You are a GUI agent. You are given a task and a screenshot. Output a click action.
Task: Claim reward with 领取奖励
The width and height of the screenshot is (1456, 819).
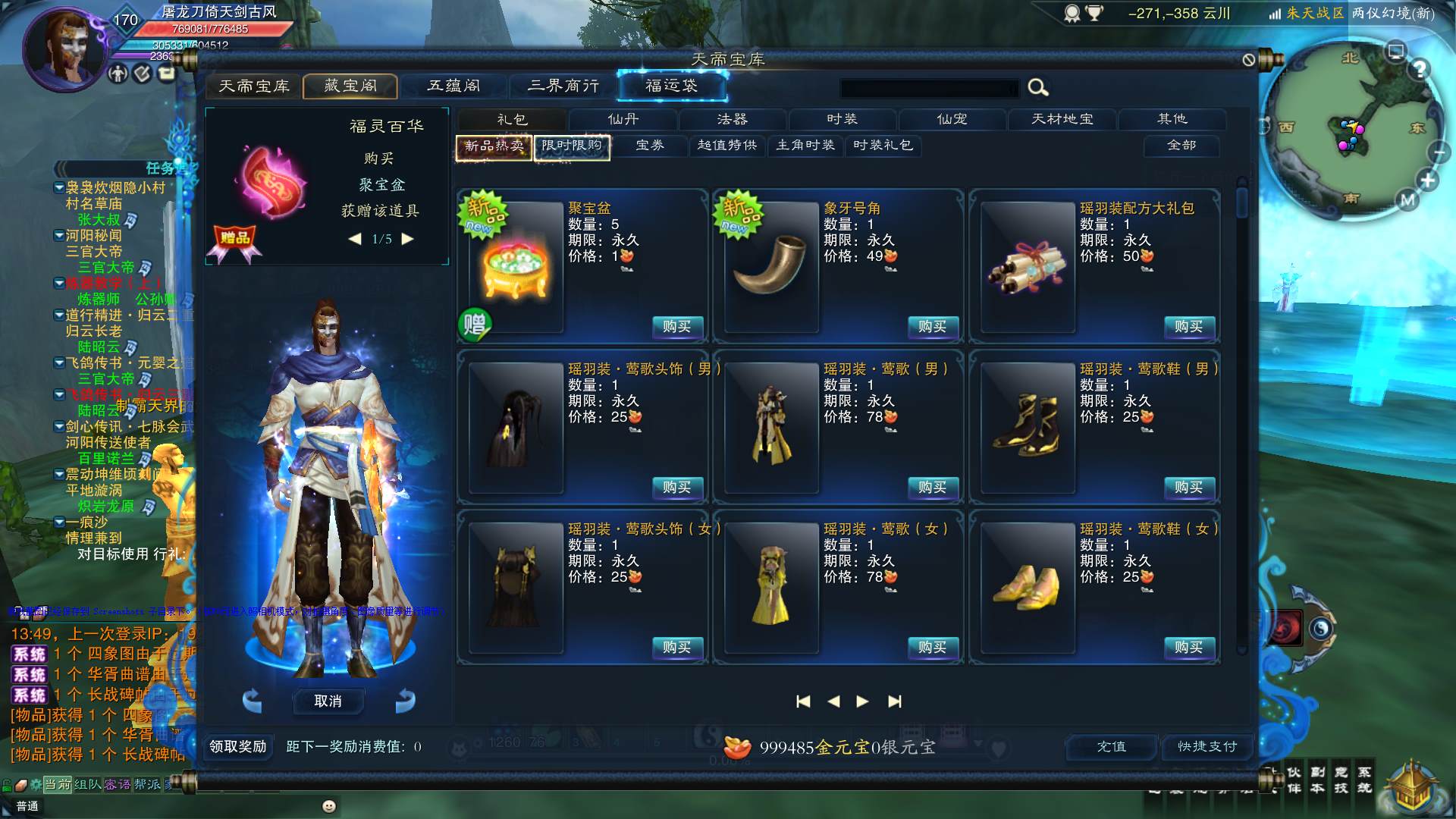pyautogui.click(x=237, y=747)
